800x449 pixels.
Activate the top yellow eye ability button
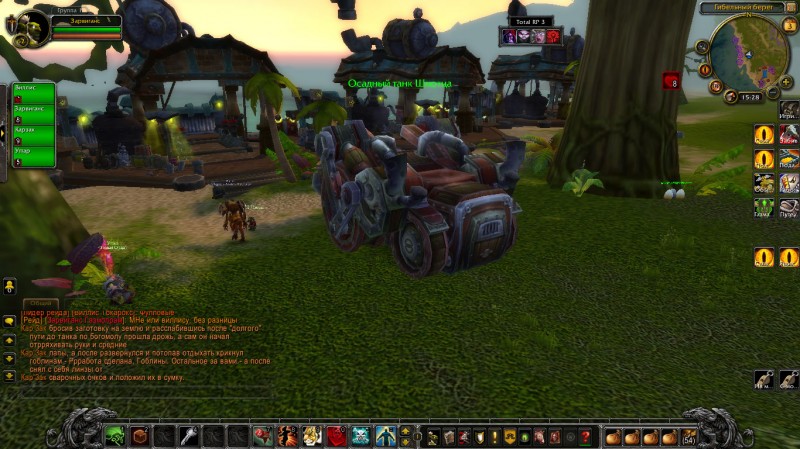pos(763,134)
